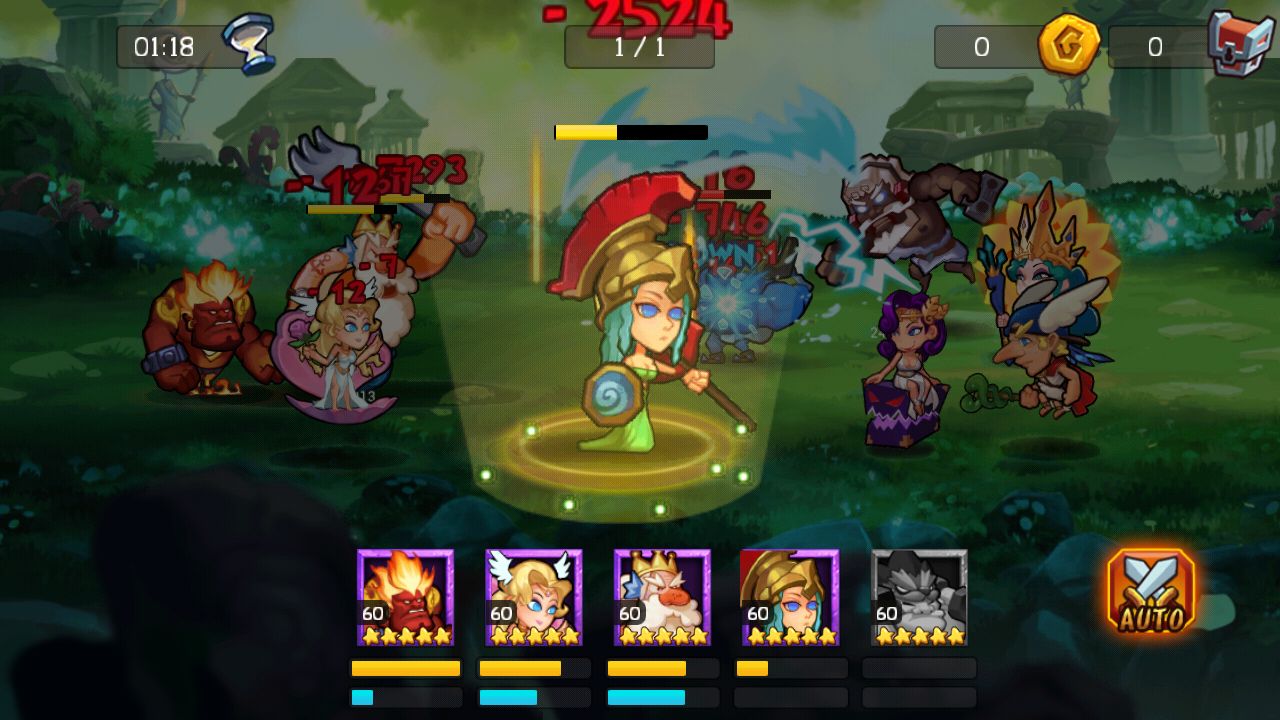Tap the Athena red-helmet hero portrait
1280x720 pixels.
coord(789,597)
